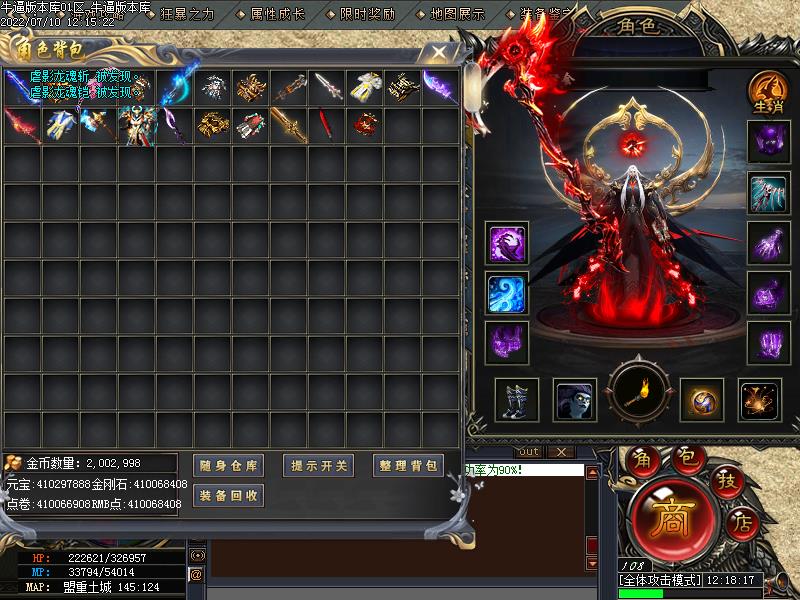Open the 生肖 zodiac button
This screenshot has height=600, width=800.
(x=768, y=92)
